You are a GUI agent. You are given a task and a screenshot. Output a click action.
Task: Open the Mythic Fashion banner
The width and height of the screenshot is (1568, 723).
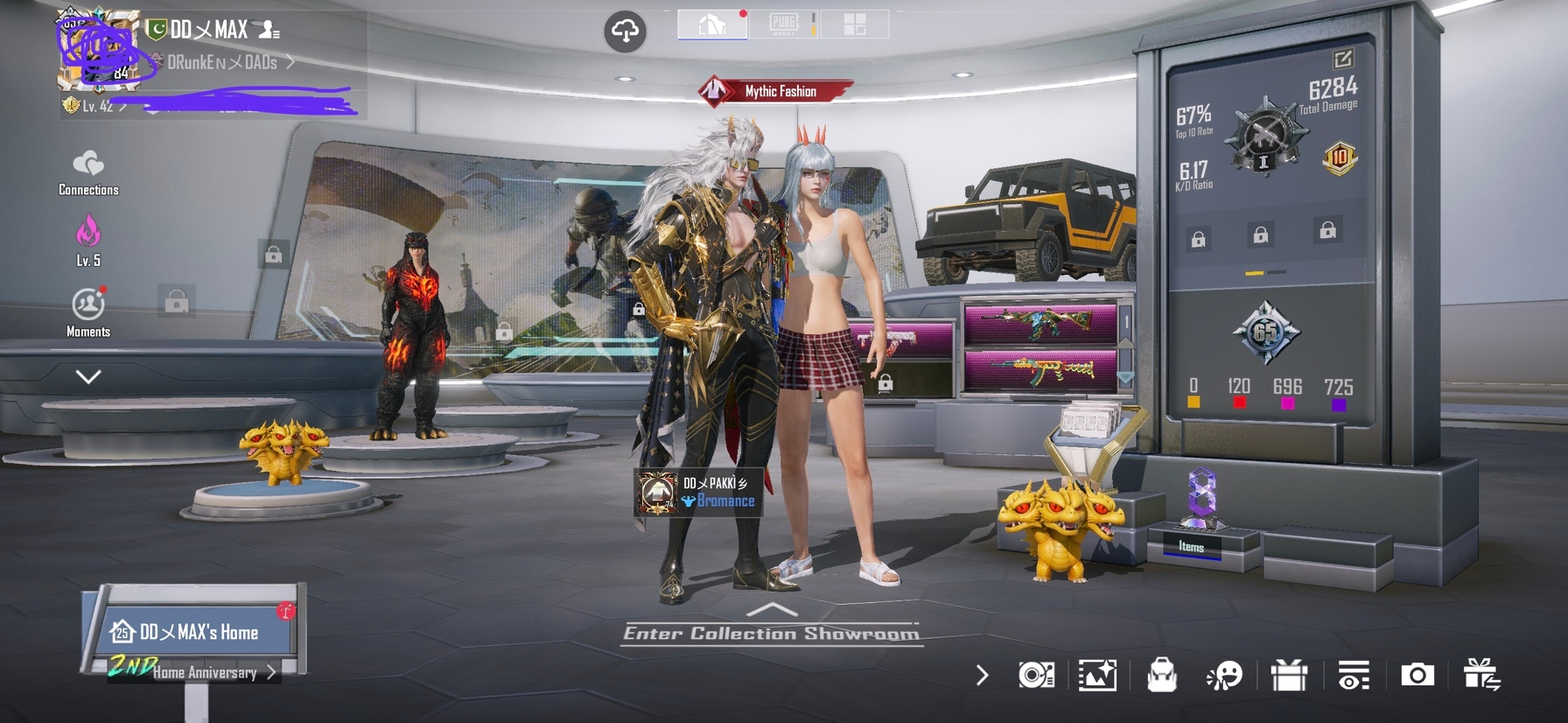tap(773, 91)
